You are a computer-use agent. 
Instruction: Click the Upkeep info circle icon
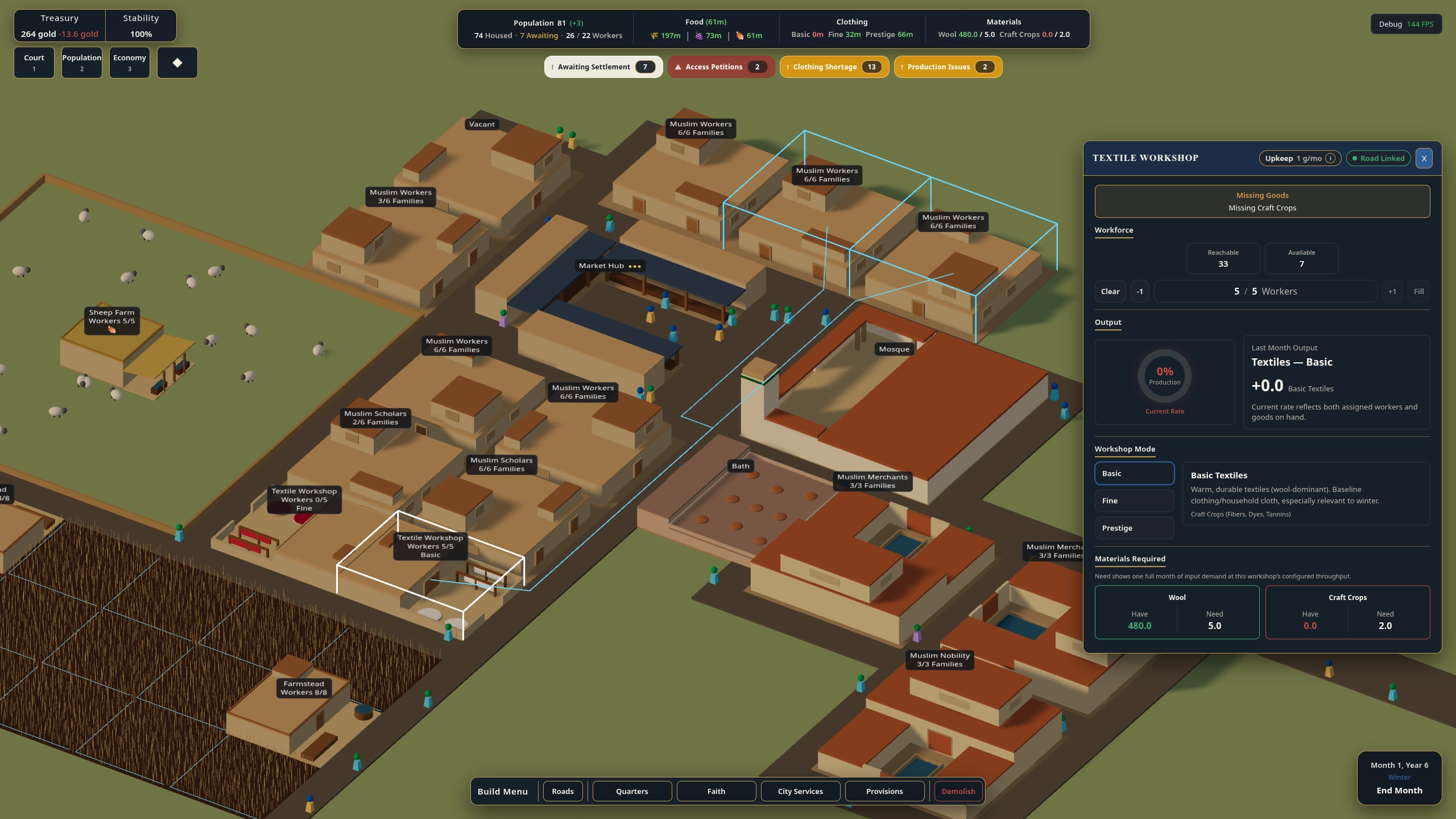tap(1331, 158)
